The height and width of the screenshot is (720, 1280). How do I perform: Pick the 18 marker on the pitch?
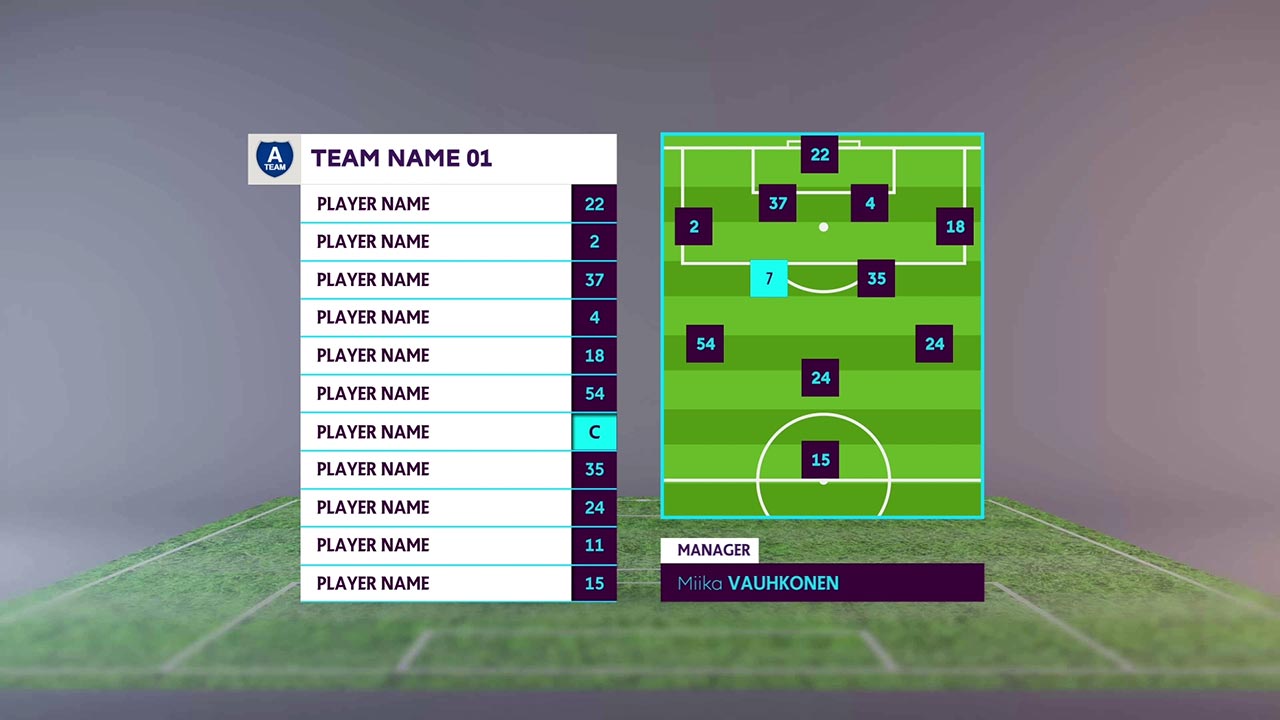click(x=955, y=226)
